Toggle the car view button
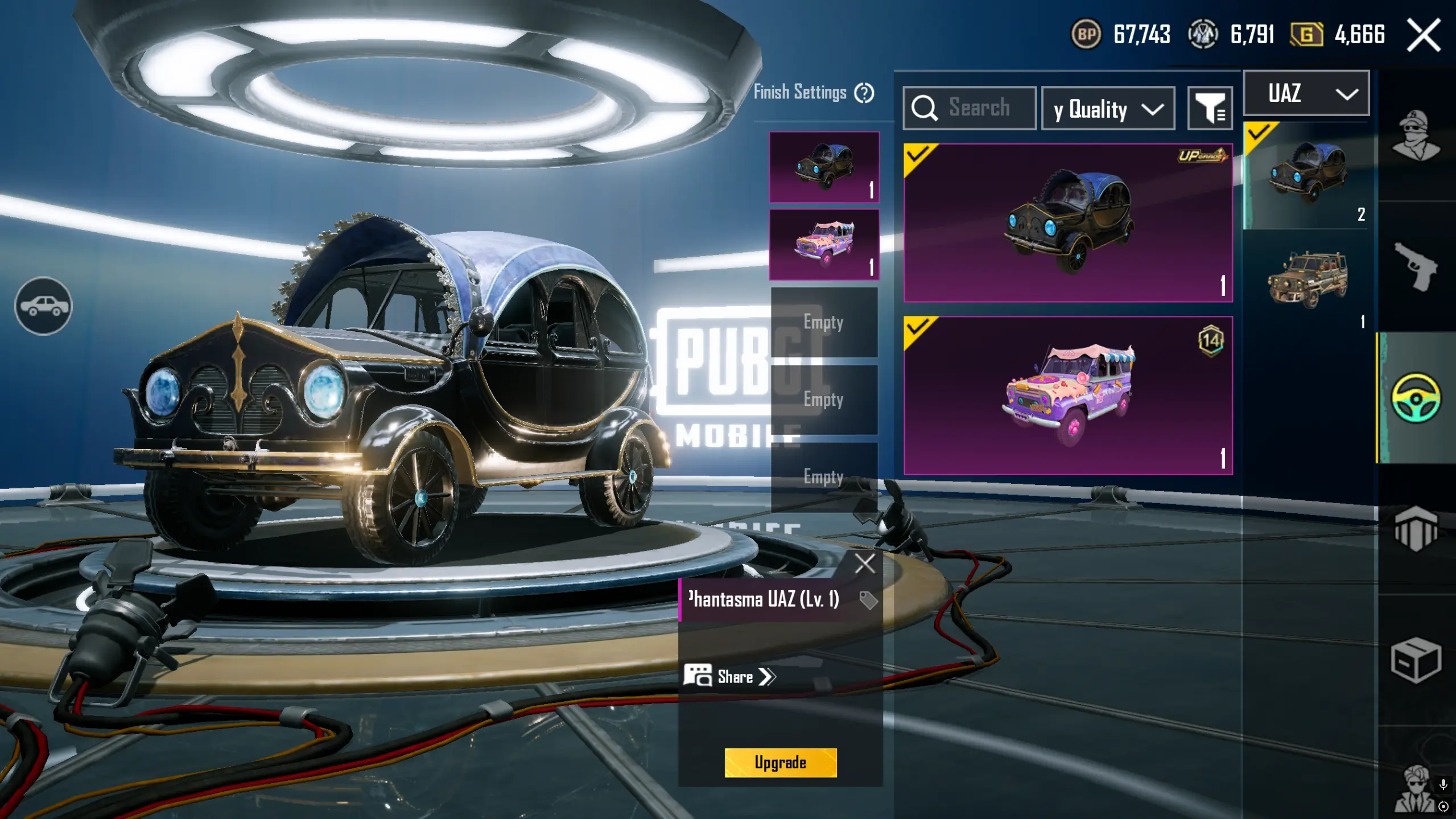 pos(43,306)
